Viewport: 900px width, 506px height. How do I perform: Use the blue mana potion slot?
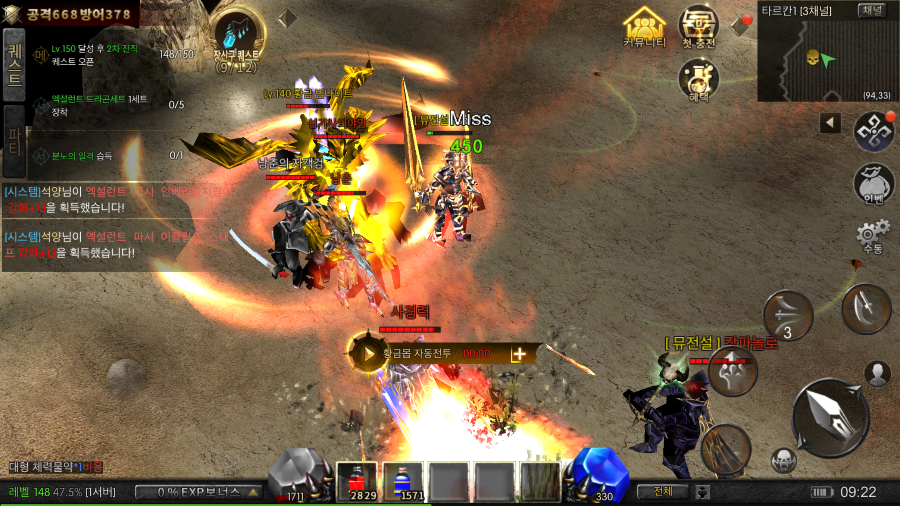tap(403, 481)
